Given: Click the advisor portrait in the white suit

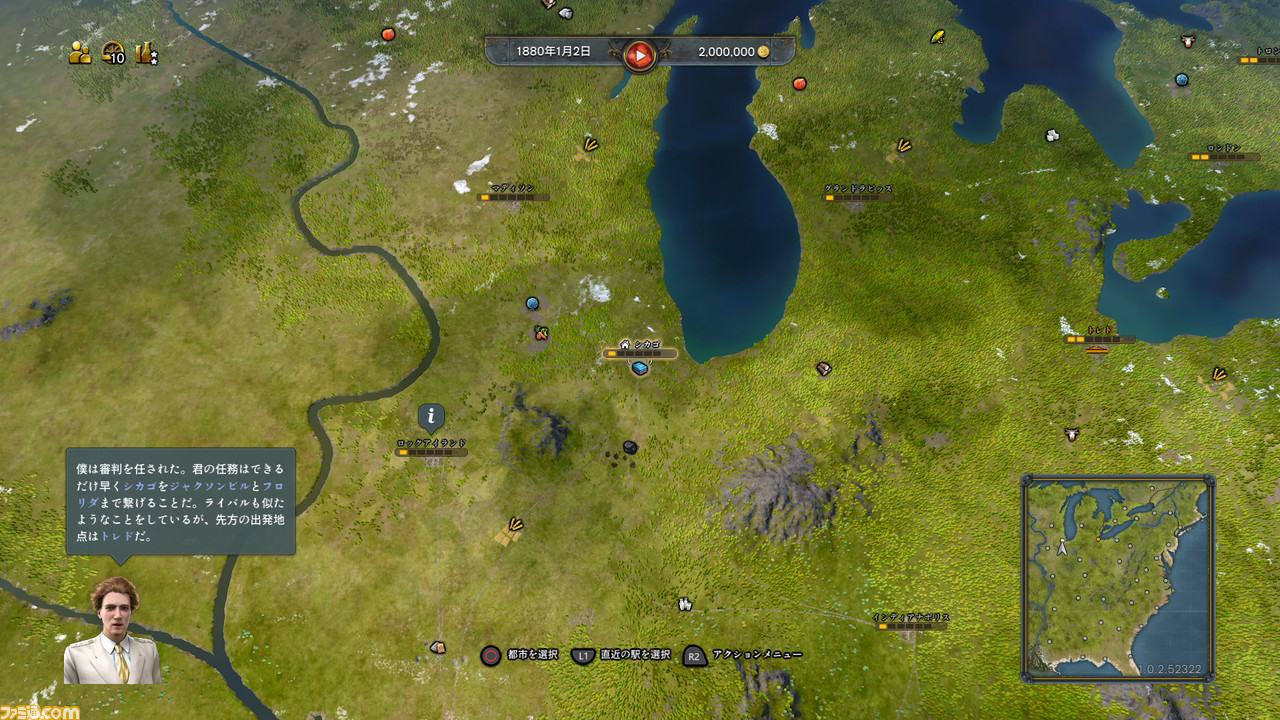Looking at the screenshot, I should [112, 632].
